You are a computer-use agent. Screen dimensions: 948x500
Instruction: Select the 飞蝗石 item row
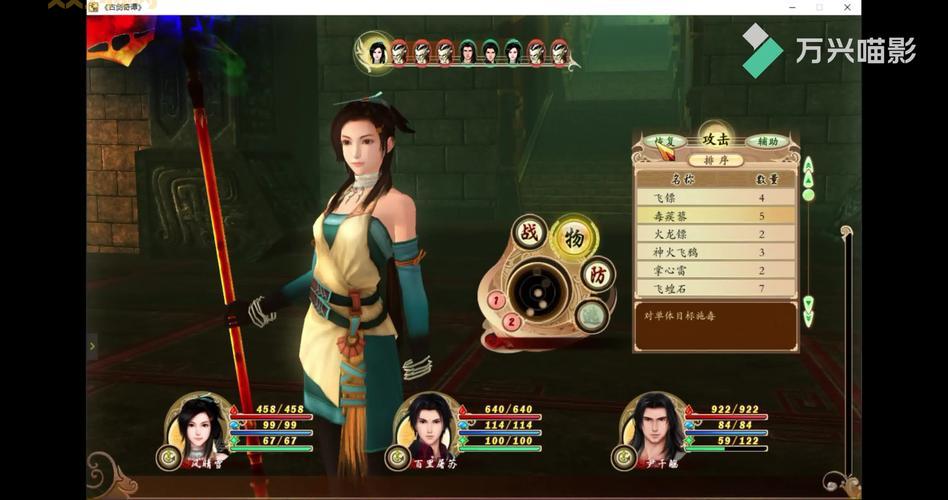click(x=715, y=288)
